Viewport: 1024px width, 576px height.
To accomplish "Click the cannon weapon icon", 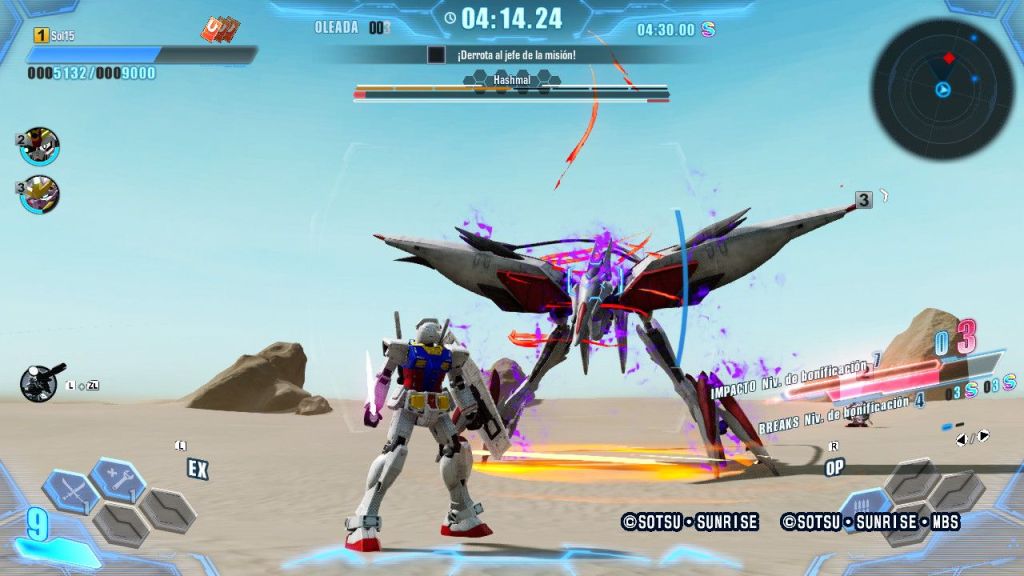I will [x=41, y=381].
